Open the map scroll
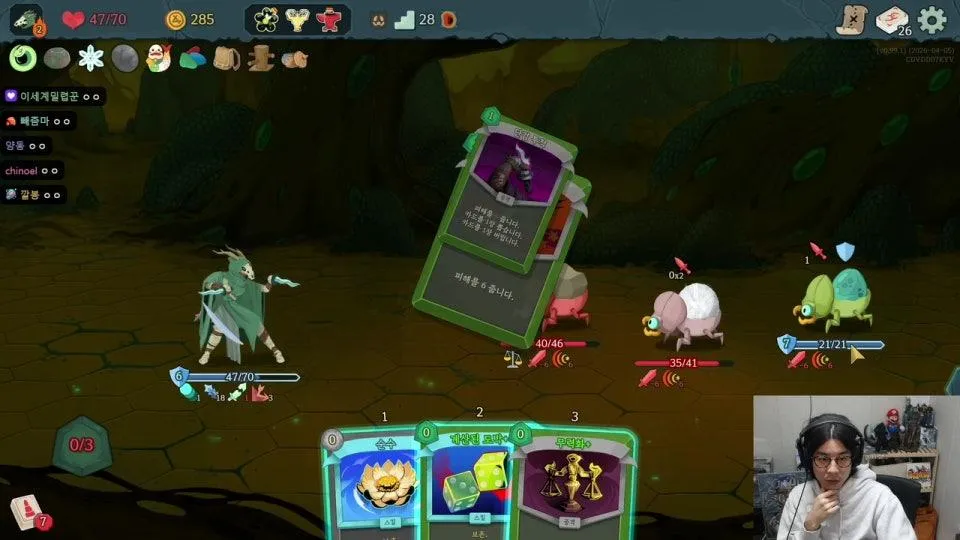 pos(851,20)
